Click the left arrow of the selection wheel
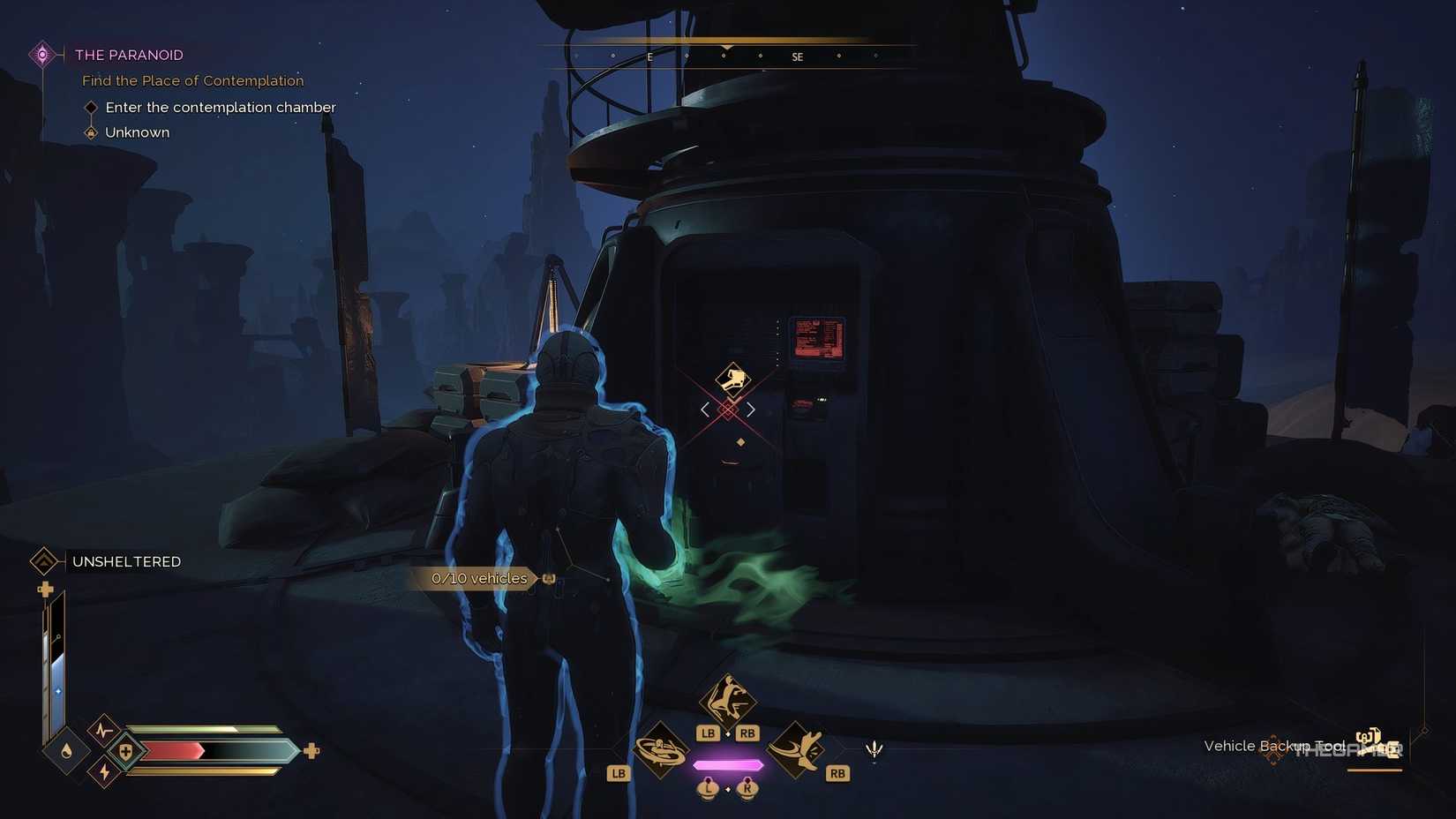The width and height of the screenshot is (1456, 819). point(704,409)
